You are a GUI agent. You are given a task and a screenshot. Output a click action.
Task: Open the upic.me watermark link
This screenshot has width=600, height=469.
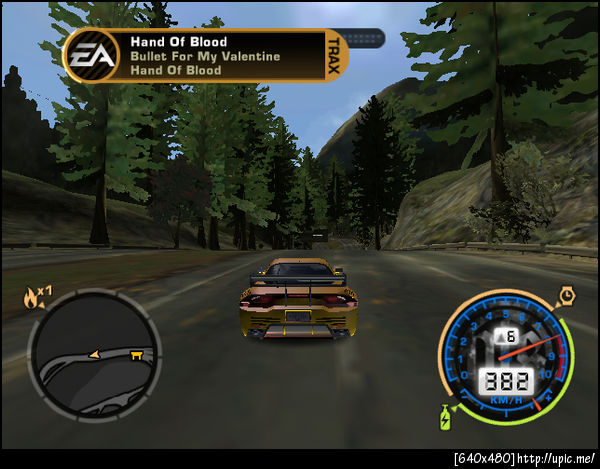pyautogui.click(x=555, y=459)
